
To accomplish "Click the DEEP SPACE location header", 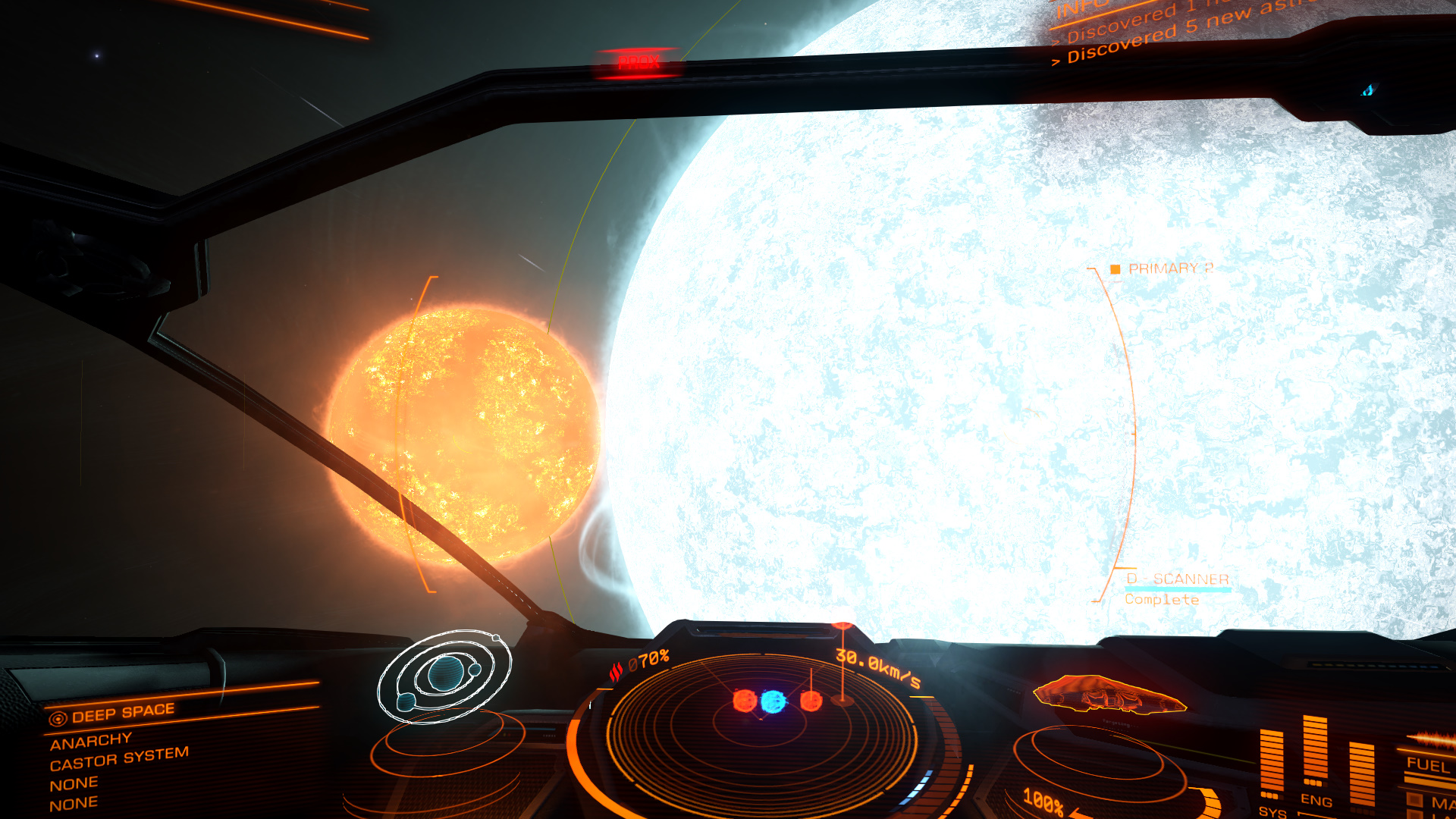I will [123, 713].
